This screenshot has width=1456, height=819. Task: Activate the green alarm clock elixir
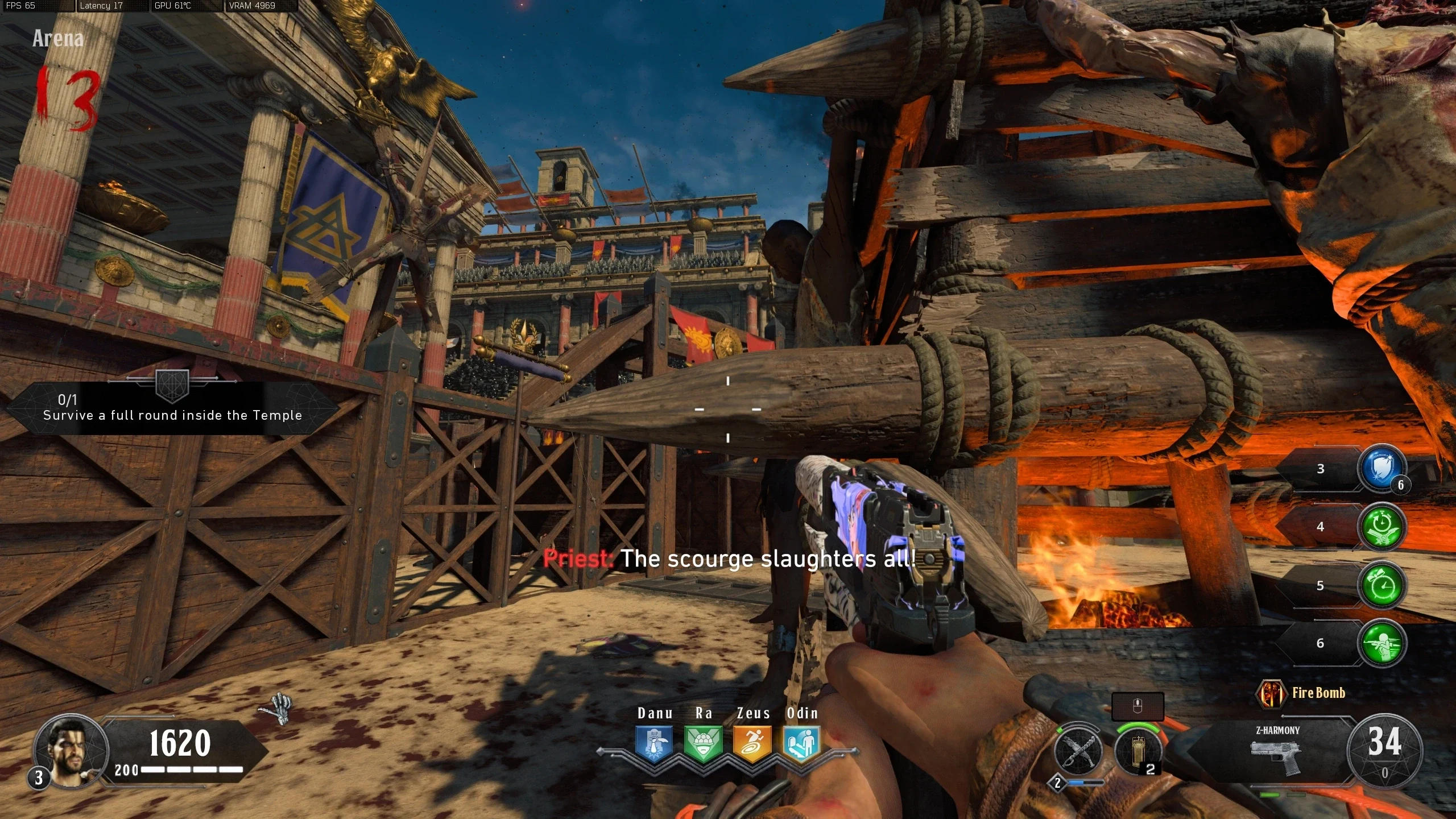click(x=1381, y=585)
